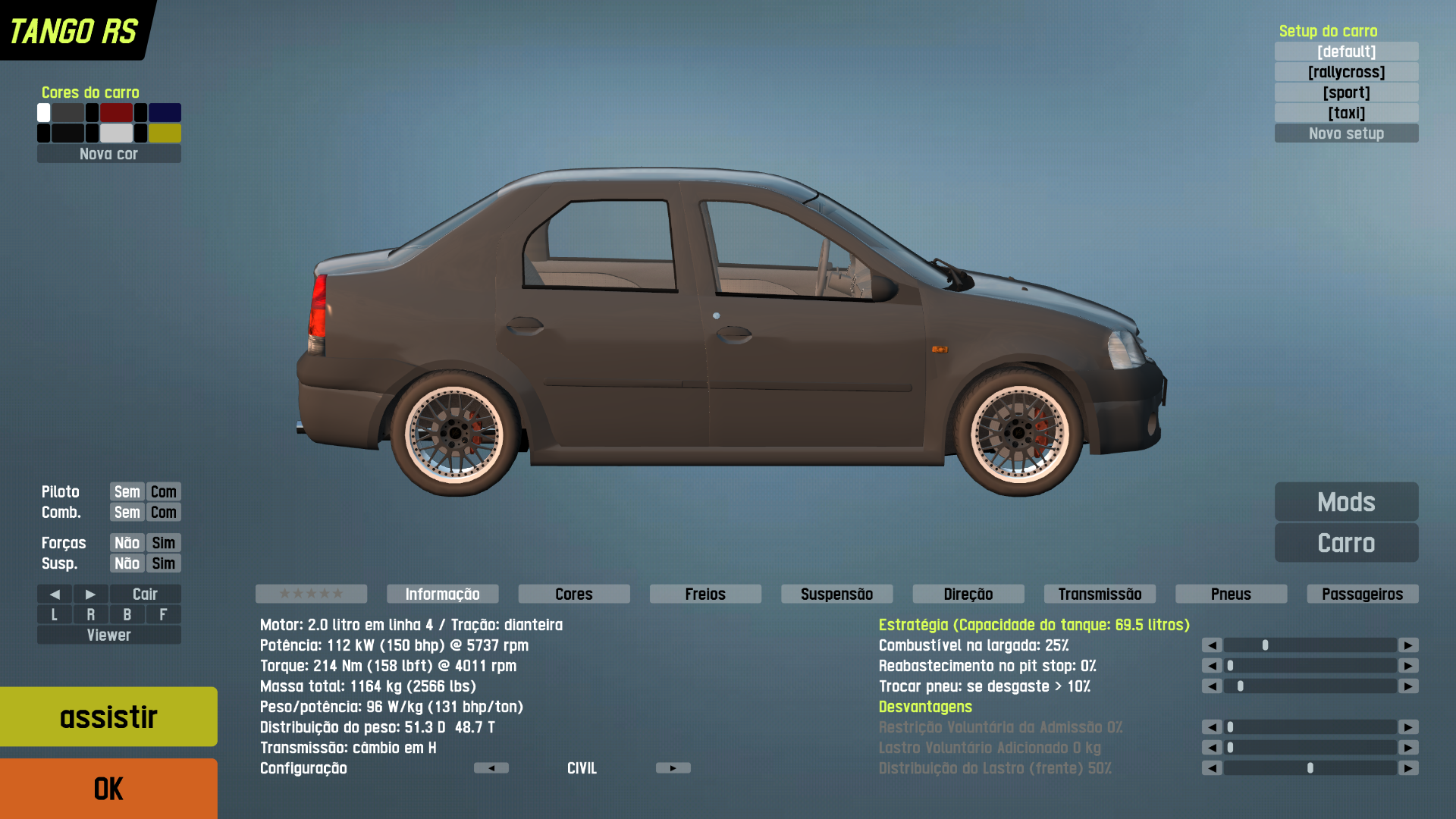
Task: Pick the yellow car color swatch
Action: (165, 133)
